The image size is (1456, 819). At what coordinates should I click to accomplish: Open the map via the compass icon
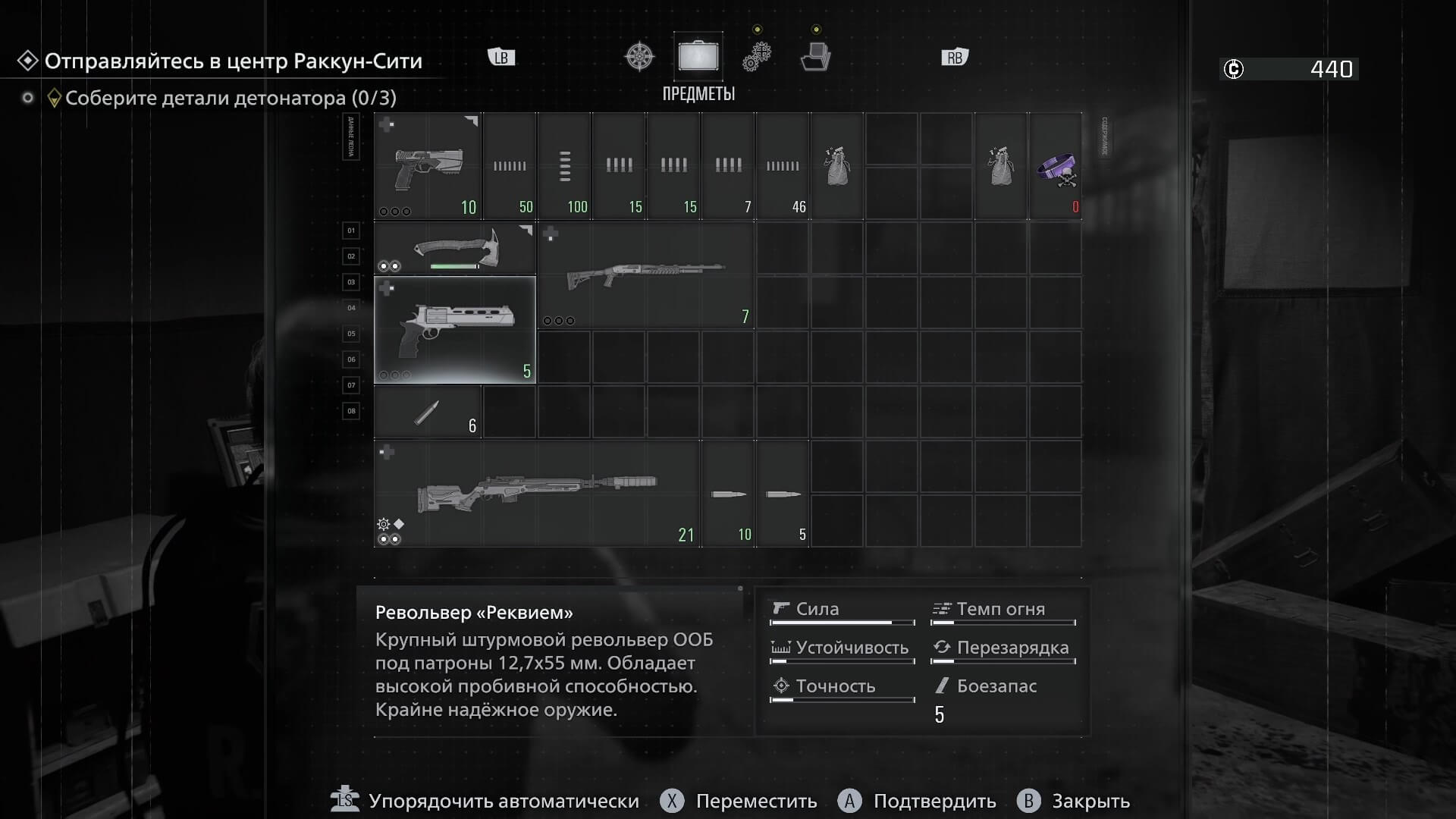tap(639, 56)
